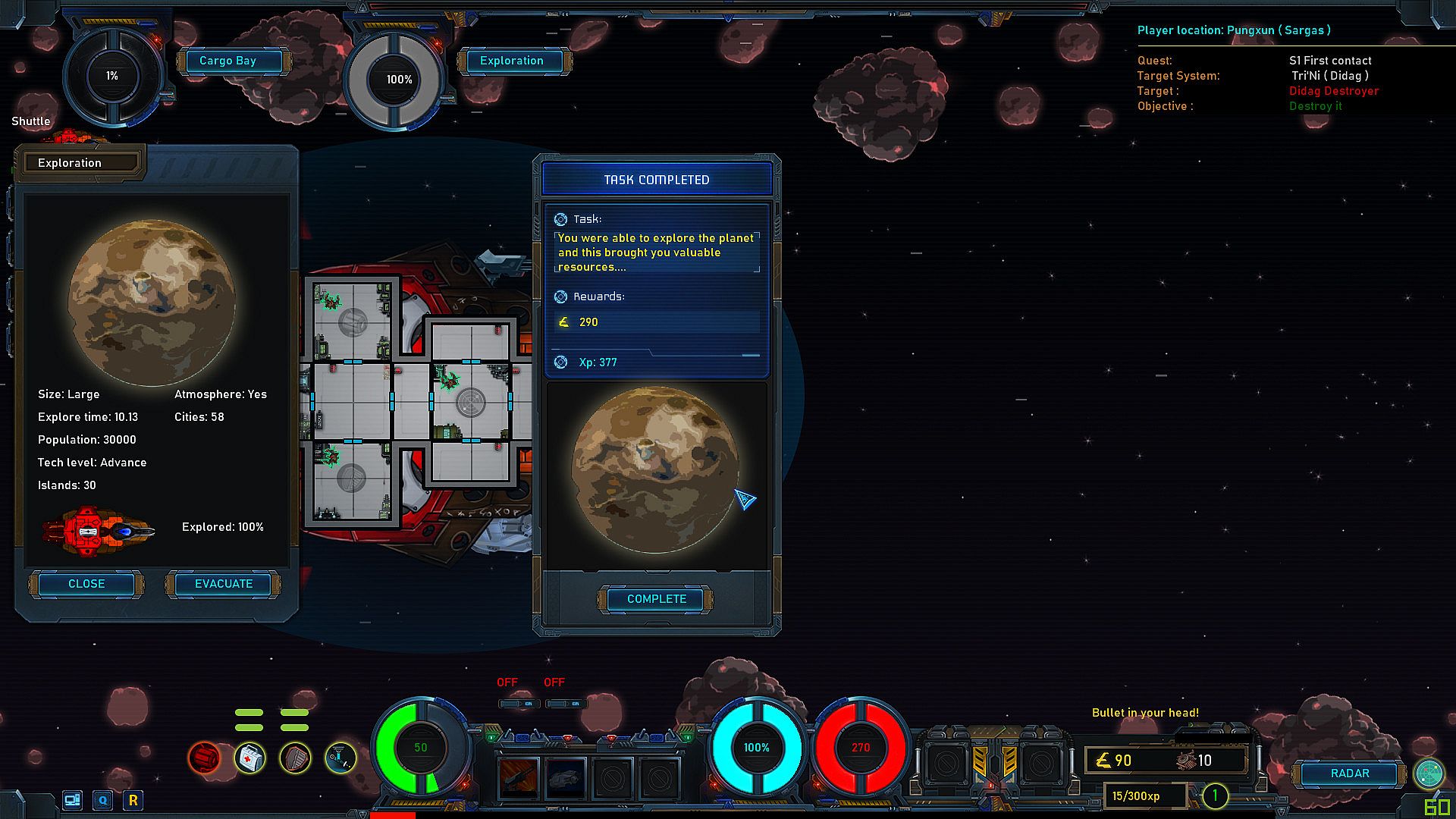This screenshot has width=1456, height=819.
Task: Toggle the left OFF/ON switch
Action: click(x=519, y=704)
